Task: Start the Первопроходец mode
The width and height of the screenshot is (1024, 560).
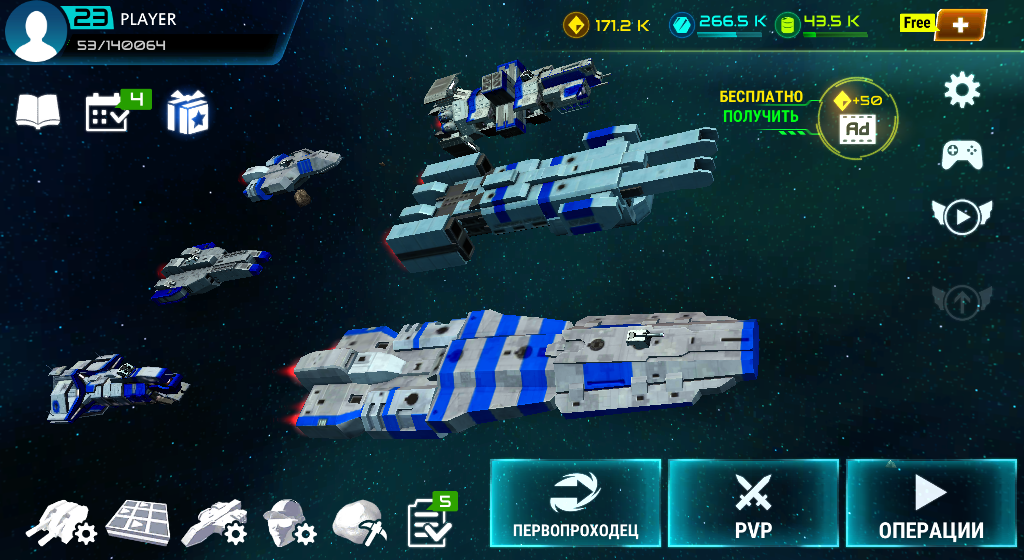Action: click(x=575, y=505)
